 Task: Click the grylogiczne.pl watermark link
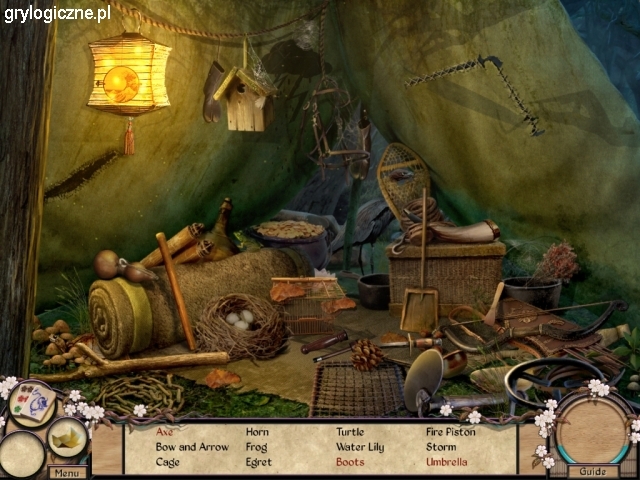click(57, 14)
